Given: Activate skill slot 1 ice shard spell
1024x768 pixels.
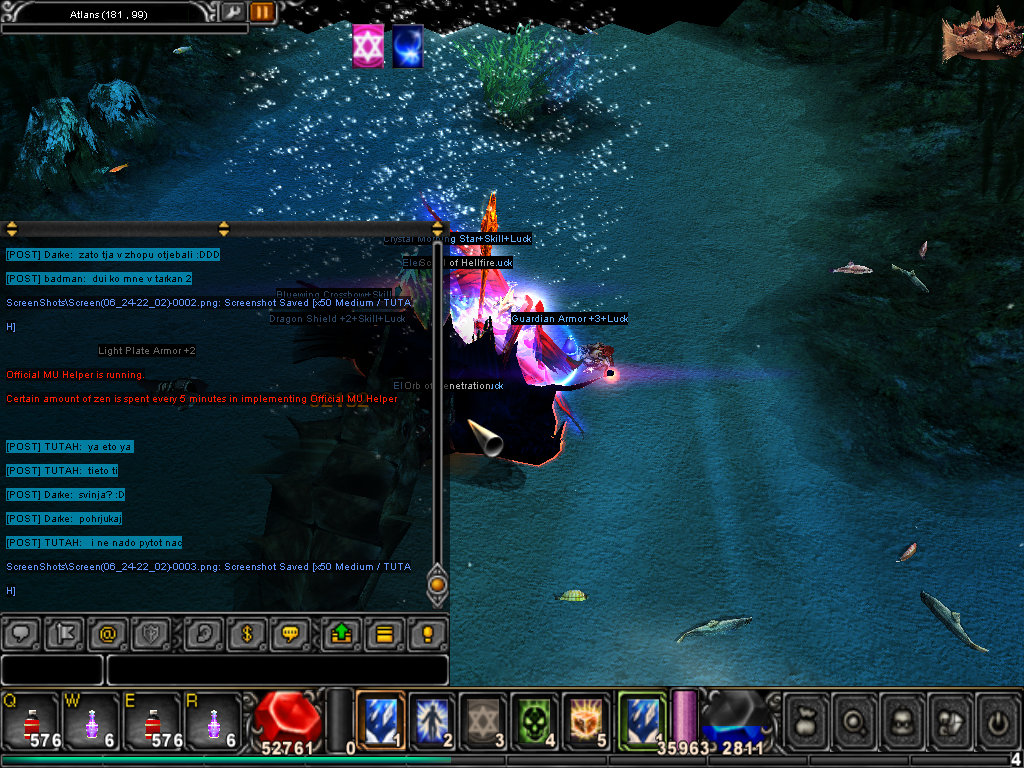Looking at the screenshot, I should 381,718.
